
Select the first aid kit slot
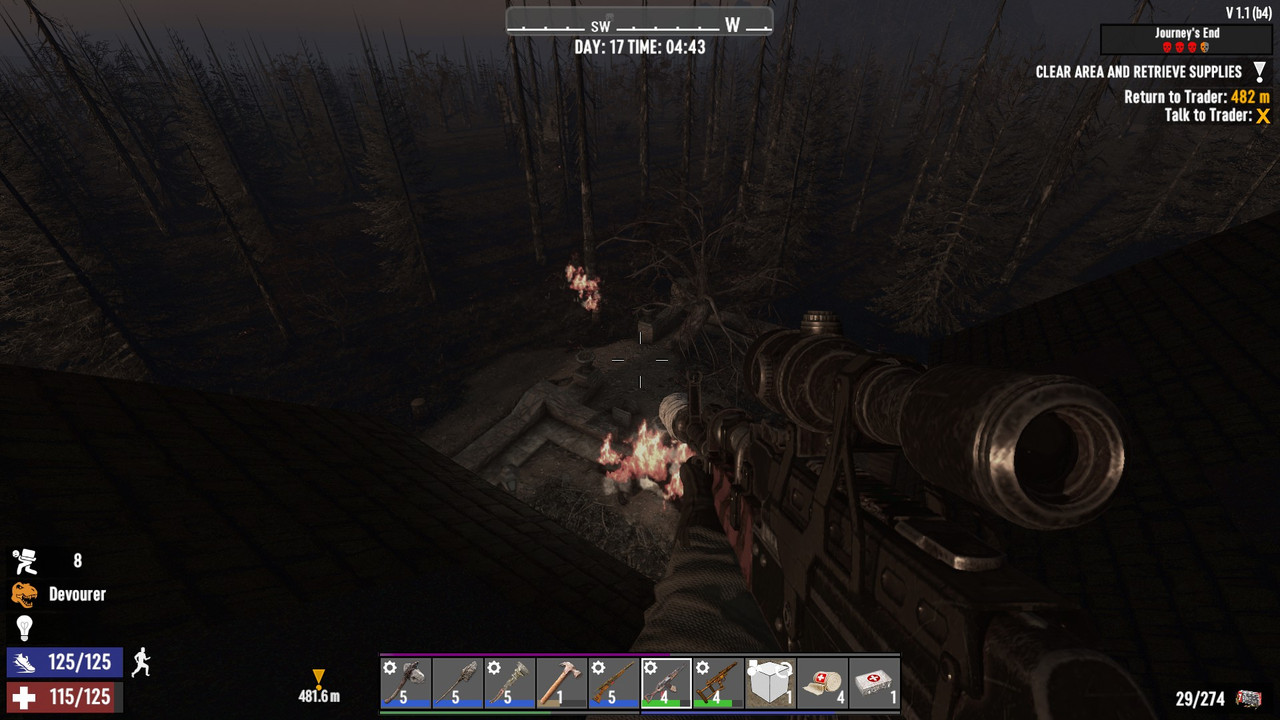click(x=874, y=683)
